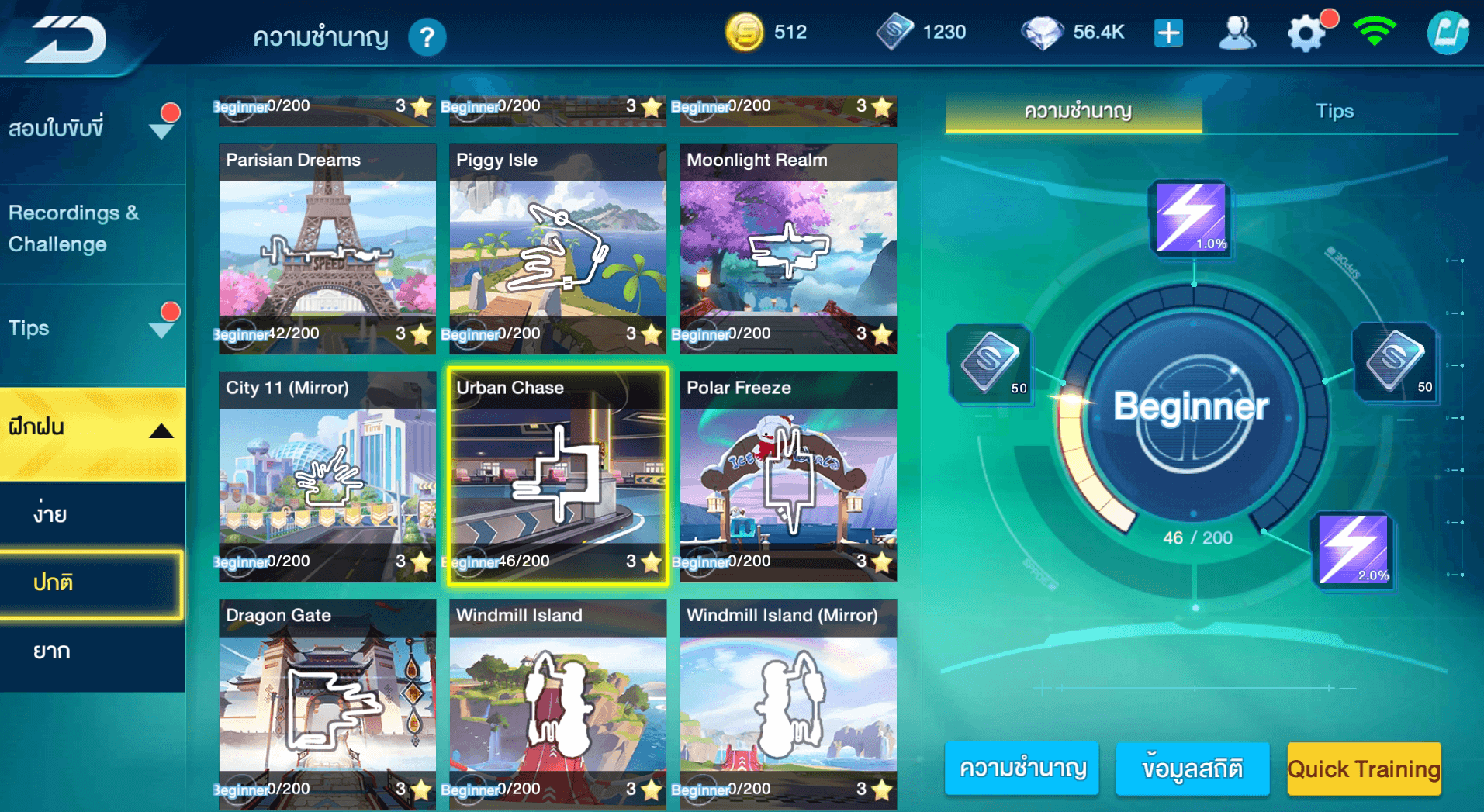Choose the Moonlight Realm track
Screen dimensions: 1484x812
coord(788,248)
